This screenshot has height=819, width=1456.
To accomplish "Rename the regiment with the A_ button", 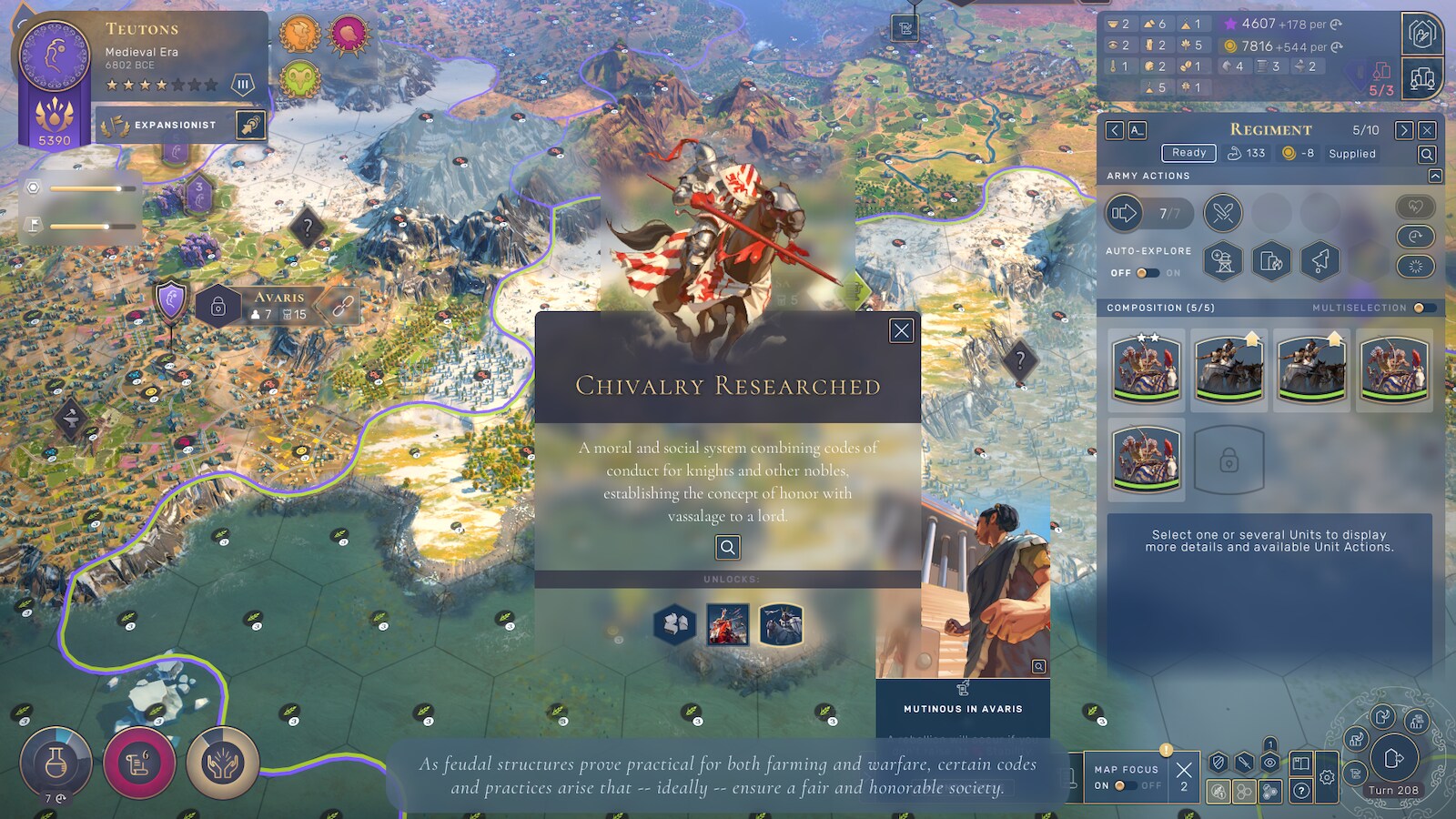I will (1137, 130).
